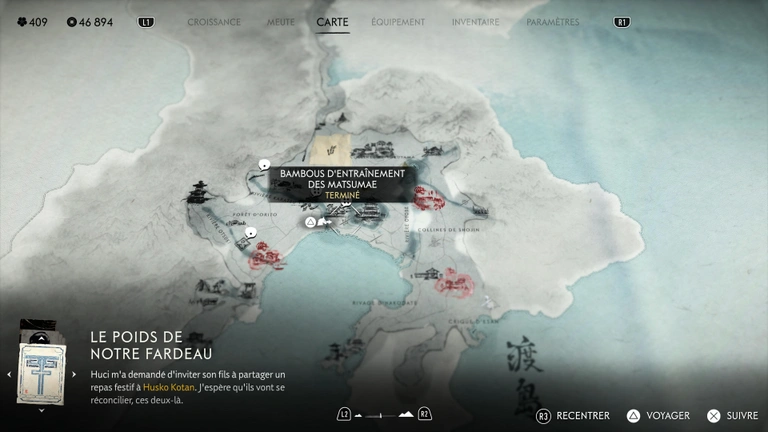The width and height of the screenshot is (768, 432).
Task: Click the white horse player marker on map
Action: [x=323, y=222]
